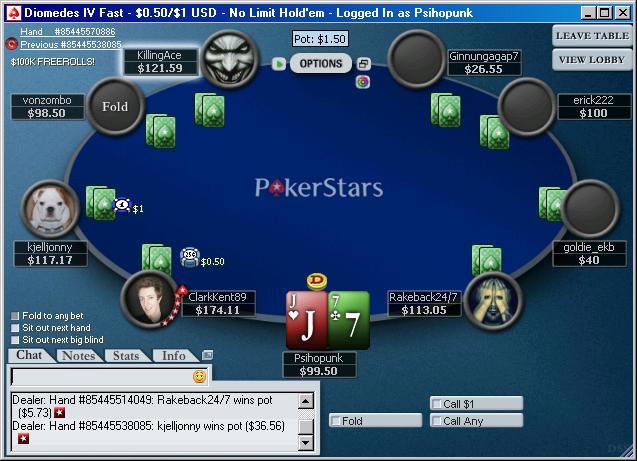Switch to the Notes tab
The width and height of the screenshot is (637, 461).
[76, 355]
